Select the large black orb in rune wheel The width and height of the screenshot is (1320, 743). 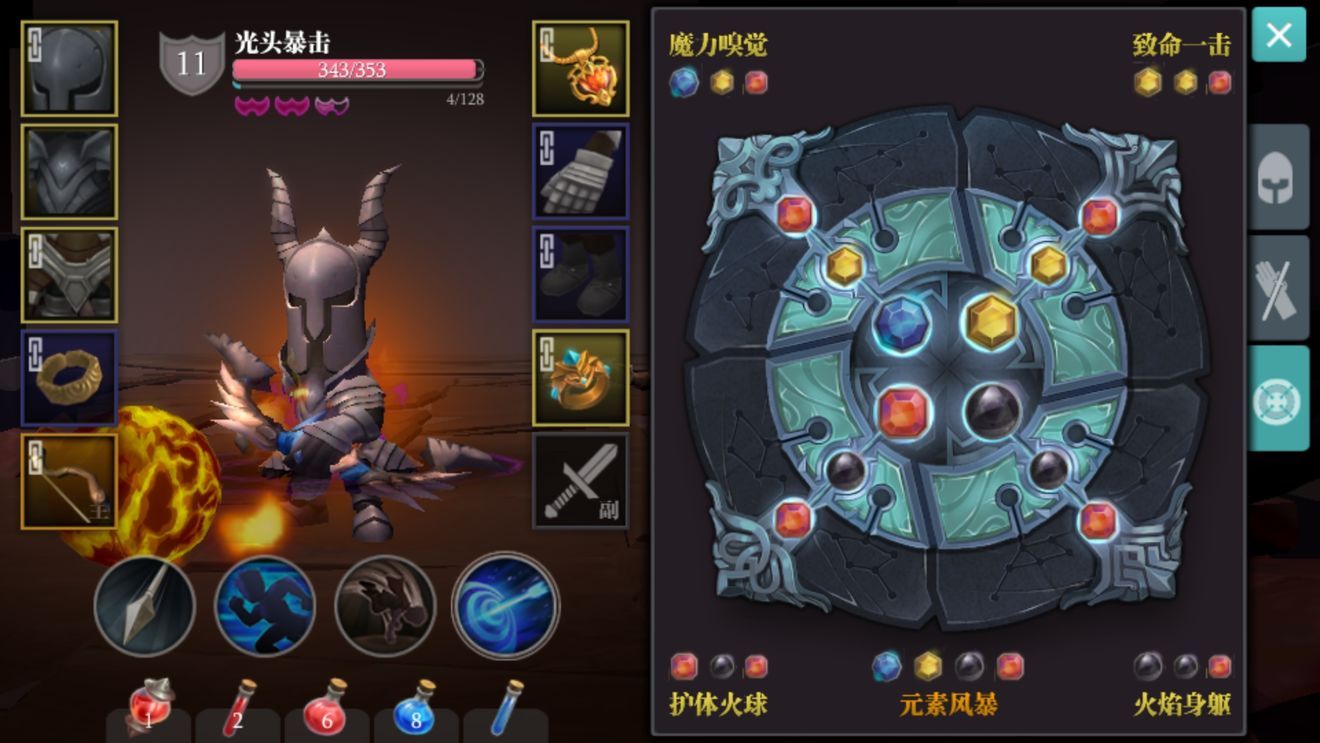[x=993, y=411]
